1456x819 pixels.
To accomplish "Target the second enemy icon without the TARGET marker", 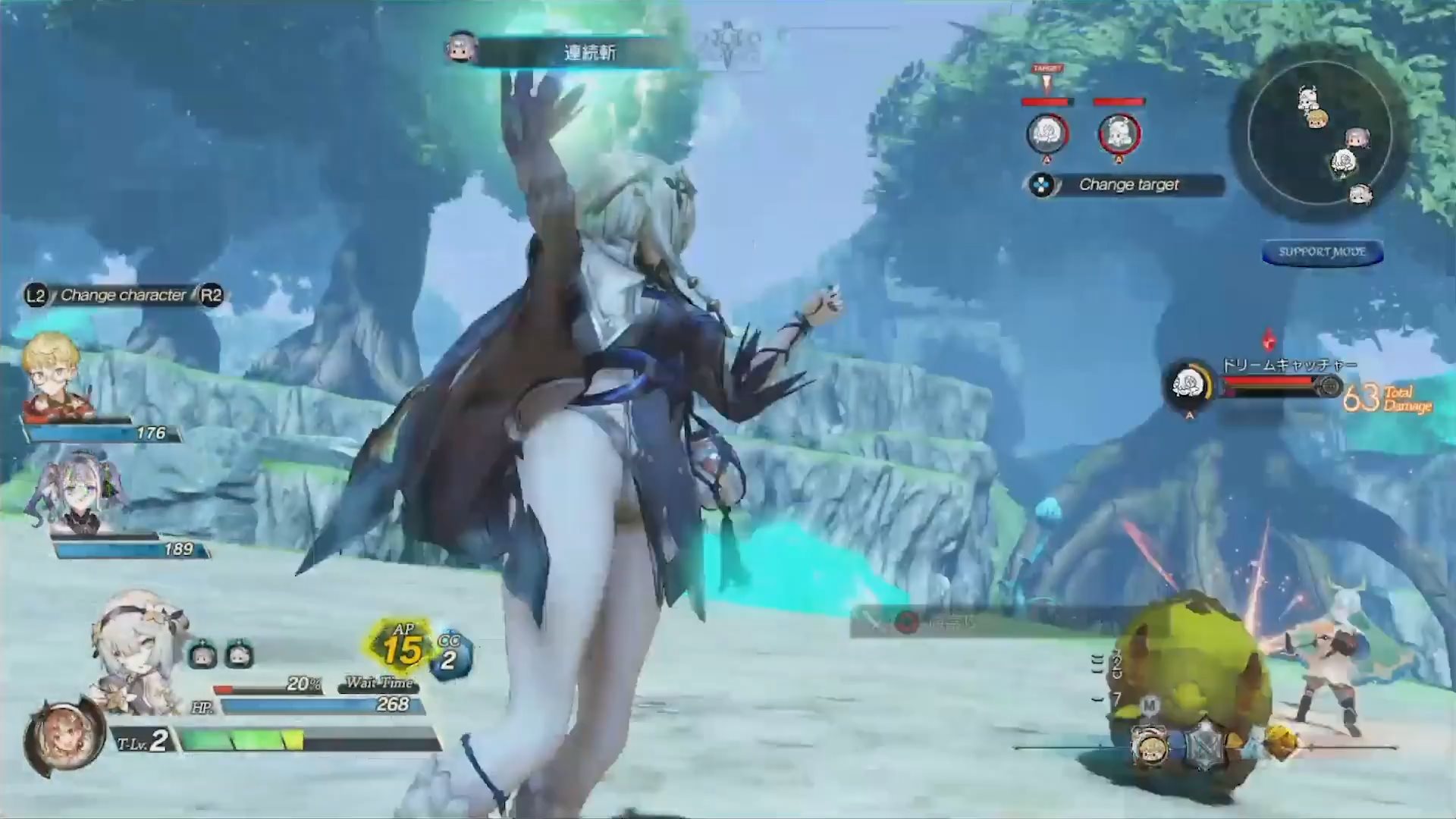I will (1119, 133).
